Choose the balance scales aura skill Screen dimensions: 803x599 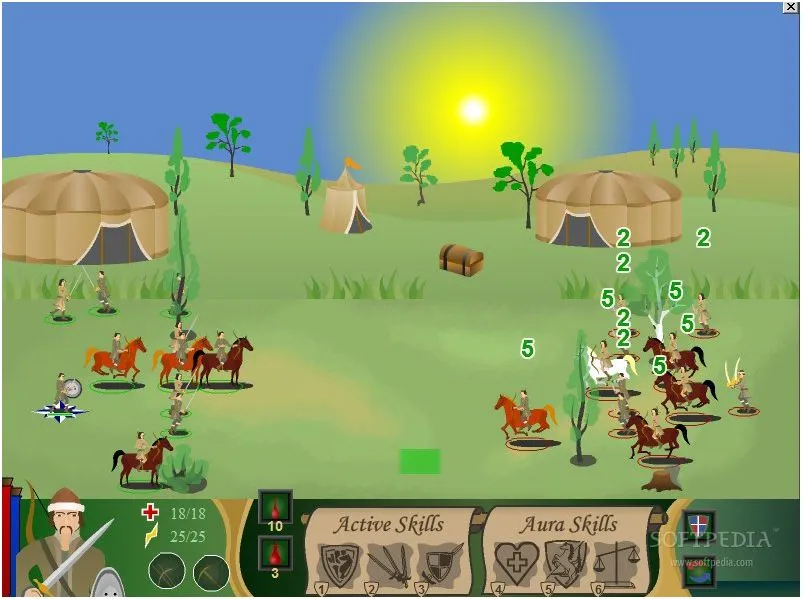(616, 564)
